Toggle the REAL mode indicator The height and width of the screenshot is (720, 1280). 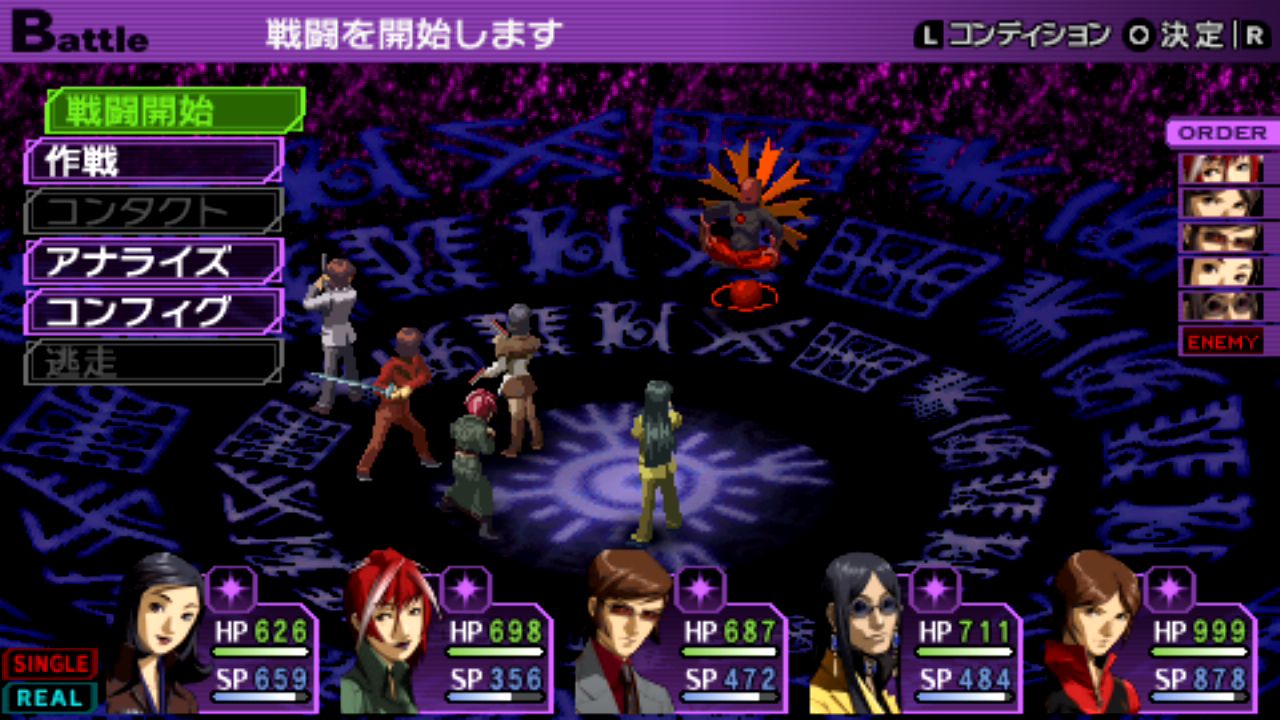click(x=50, y=697)
